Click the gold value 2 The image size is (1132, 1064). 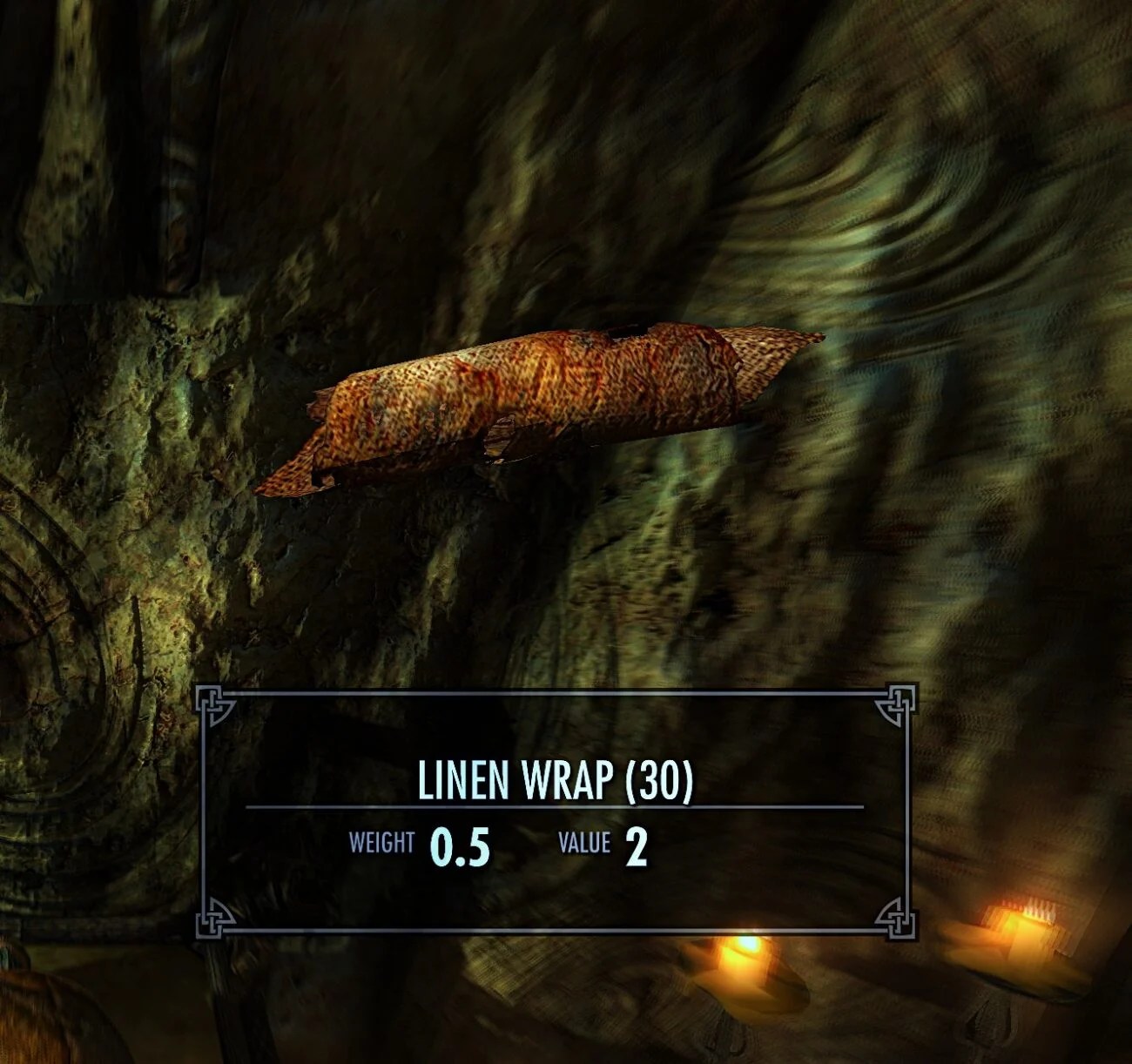point(638,841)
